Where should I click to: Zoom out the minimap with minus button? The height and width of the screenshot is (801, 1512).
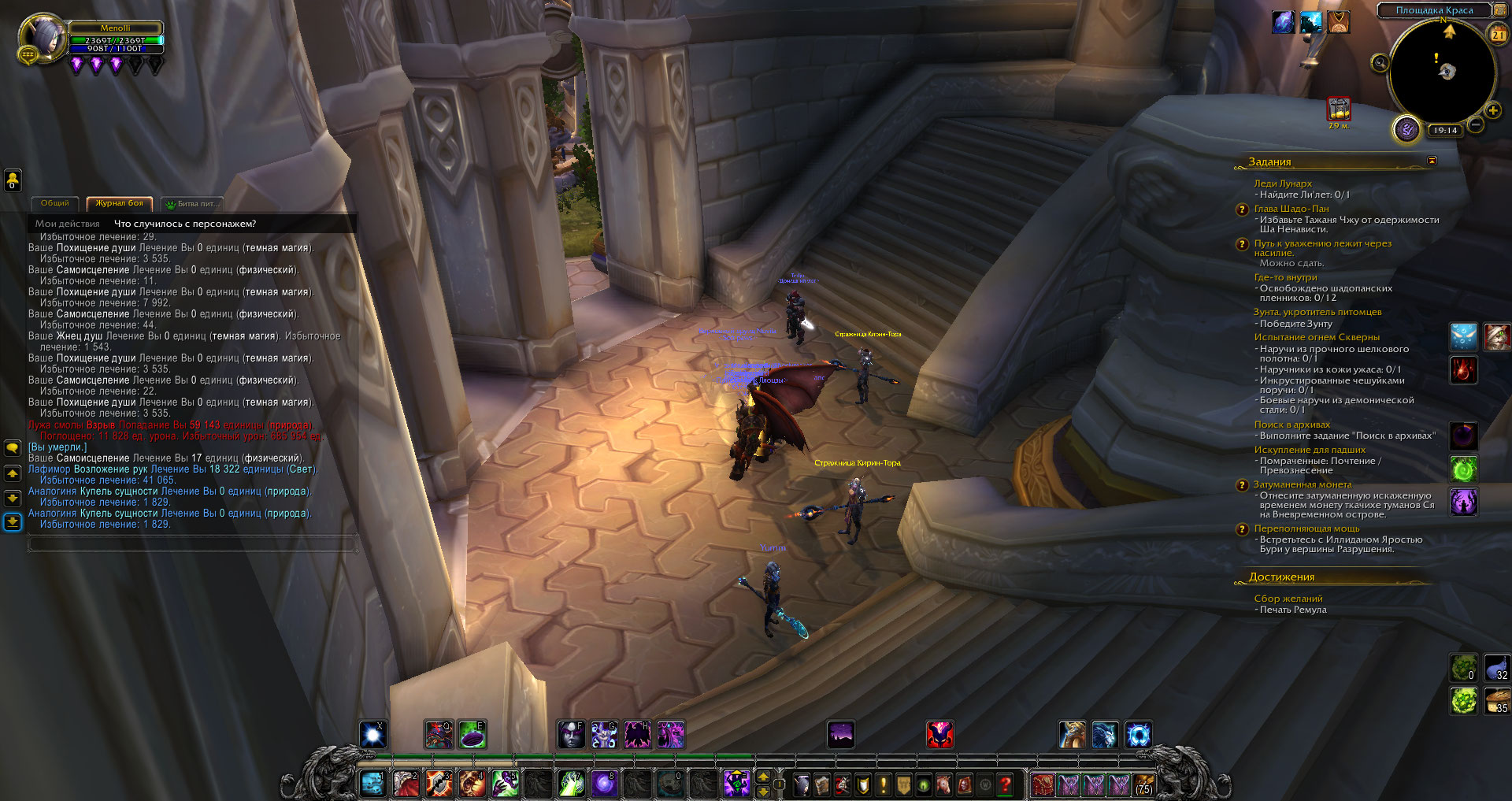1476,125
